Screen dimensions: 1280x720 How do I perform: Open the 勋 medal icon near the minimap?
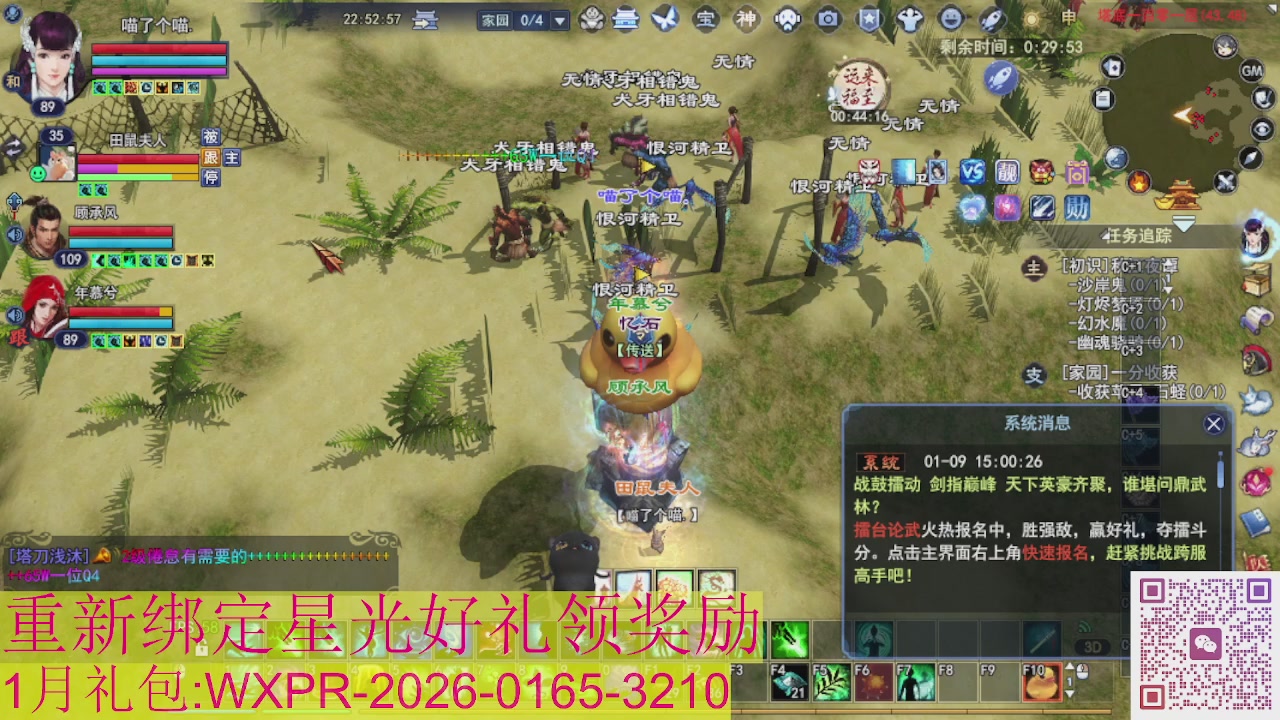point(1080,207)
